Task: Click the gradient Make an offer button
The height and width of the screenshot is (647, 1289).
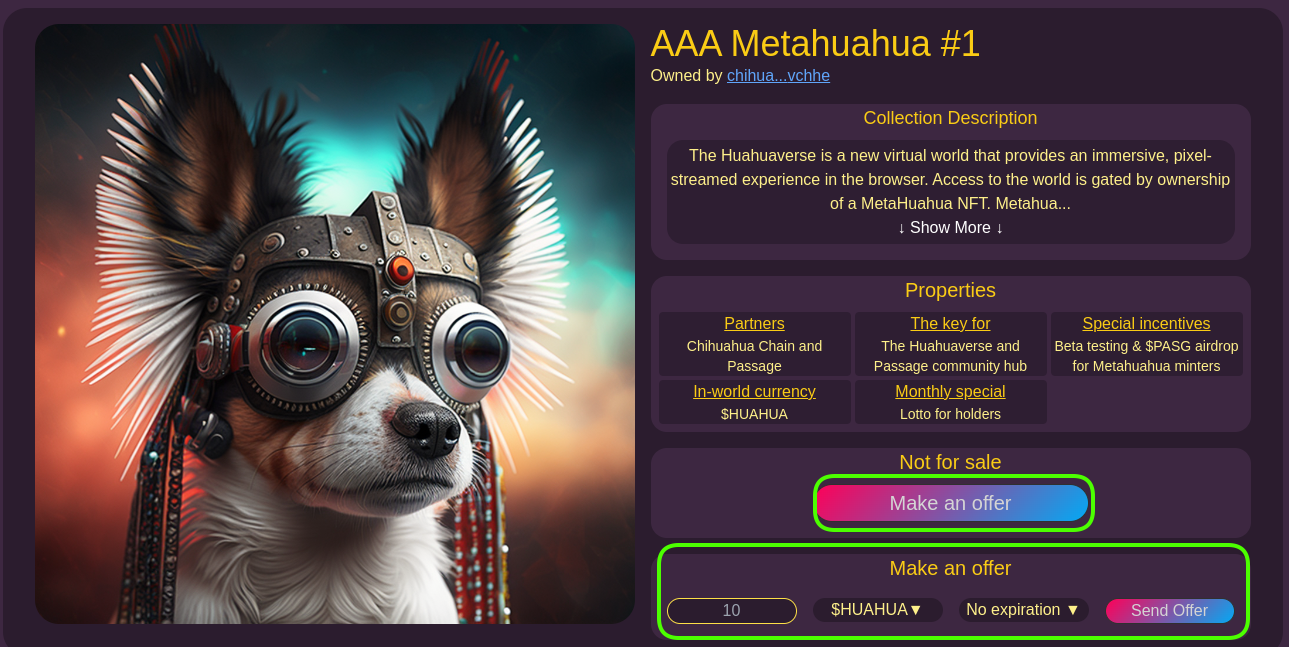Action: pyautogui.click(x=951, y=503)
